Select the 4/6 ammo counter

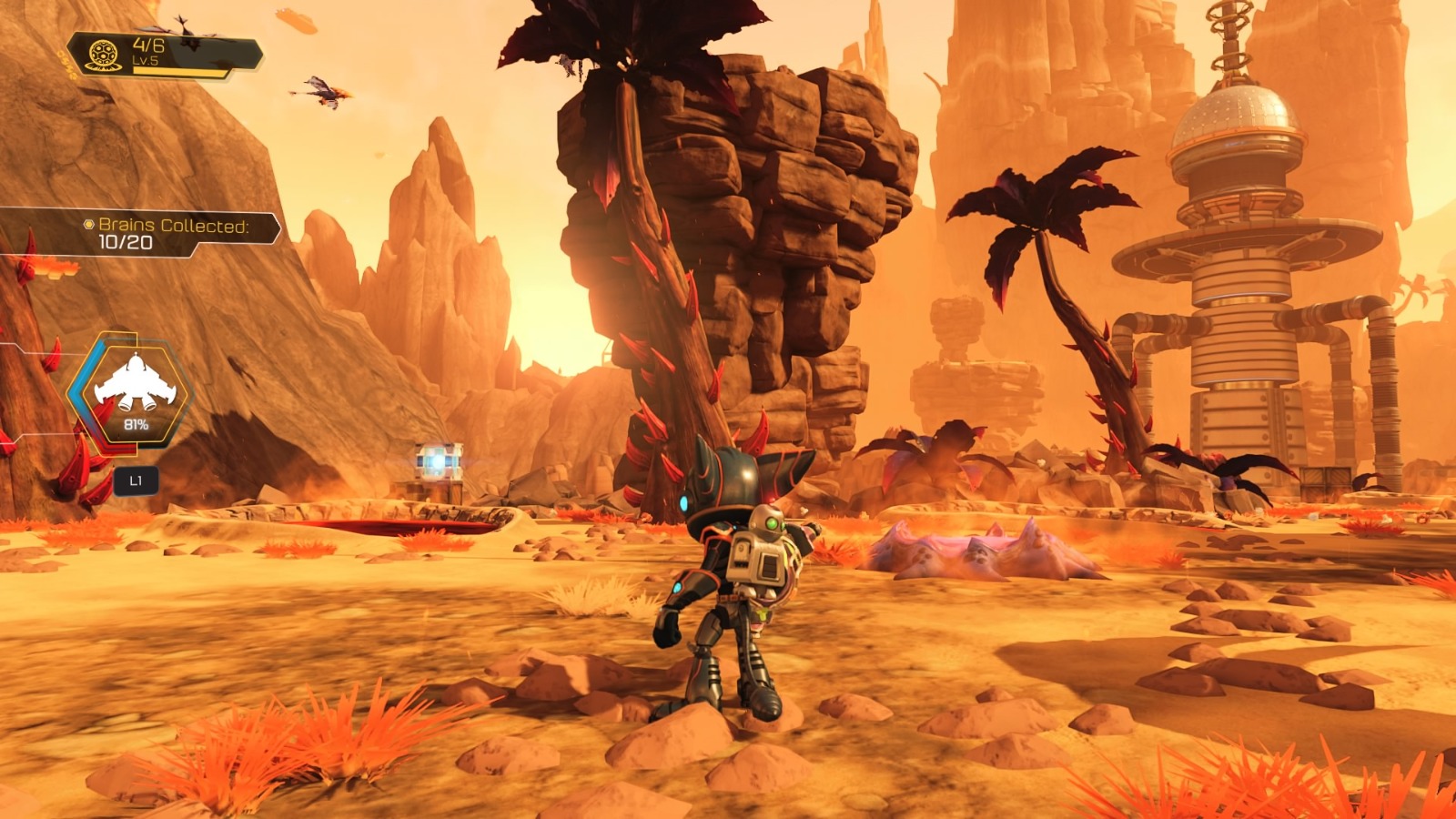pyautogui.click(x=148, y=46)
